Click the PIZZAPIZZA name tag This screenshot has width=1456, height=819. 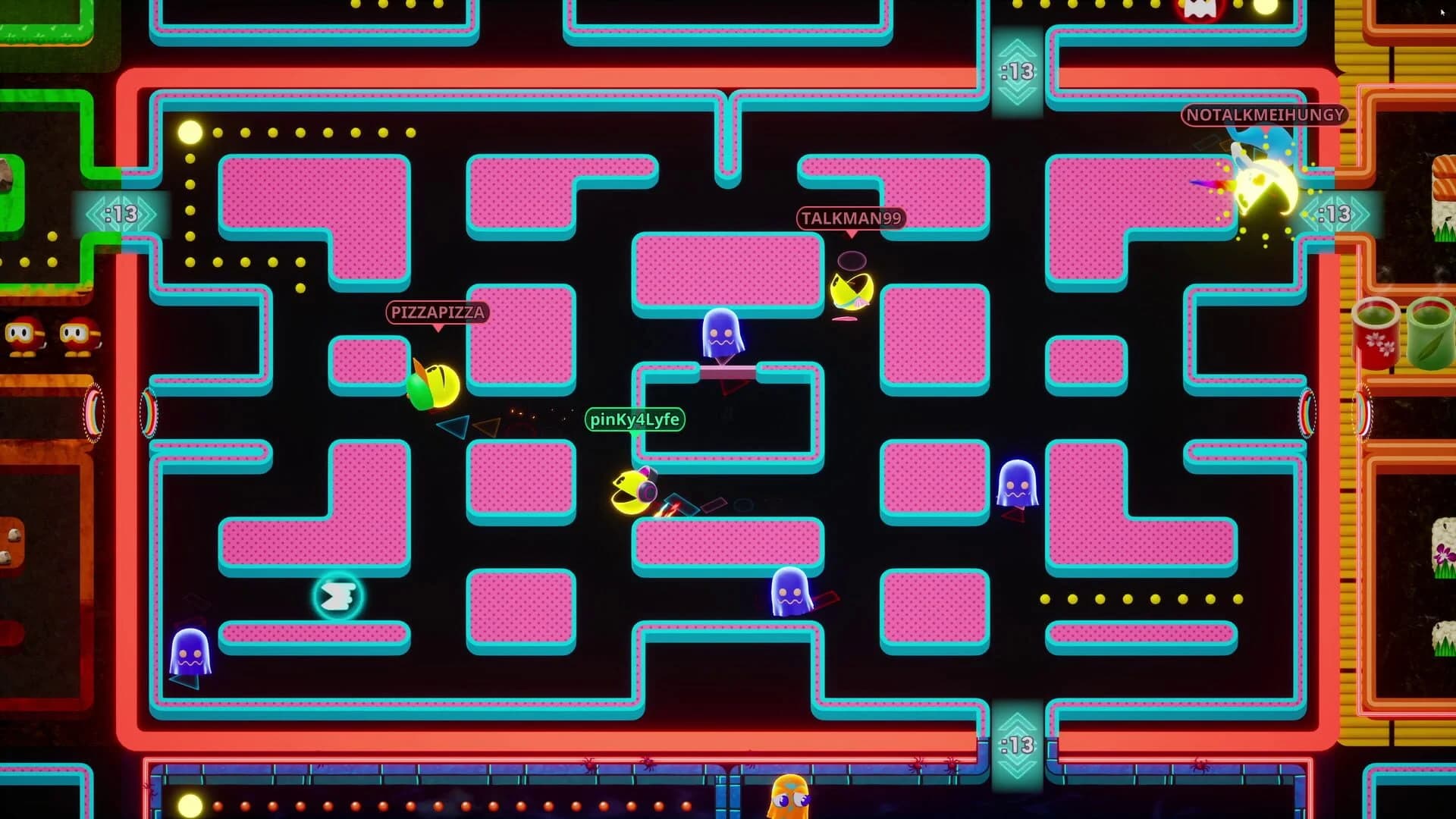click(438, 312)
